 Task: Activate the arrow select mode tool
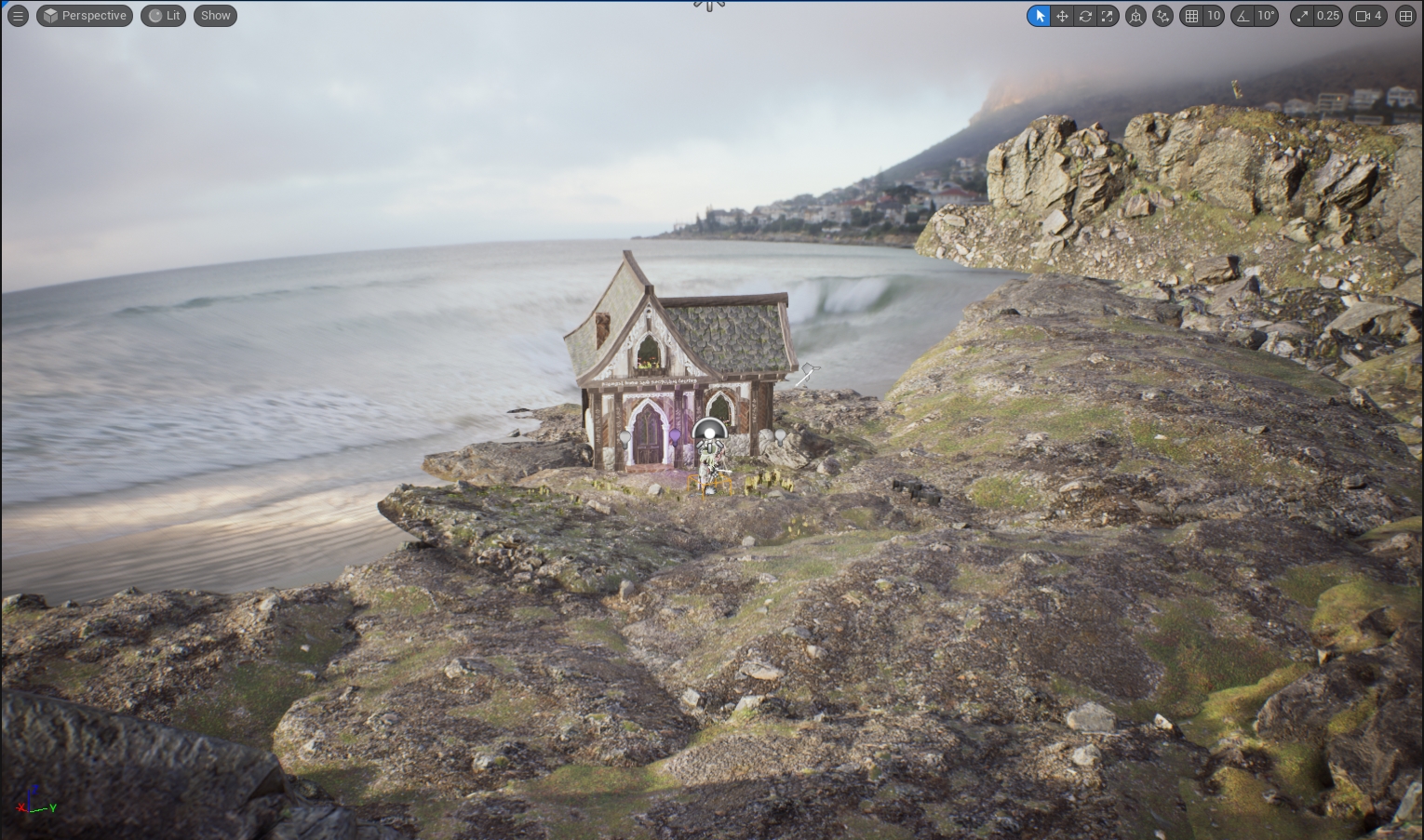coord(1040,16)
